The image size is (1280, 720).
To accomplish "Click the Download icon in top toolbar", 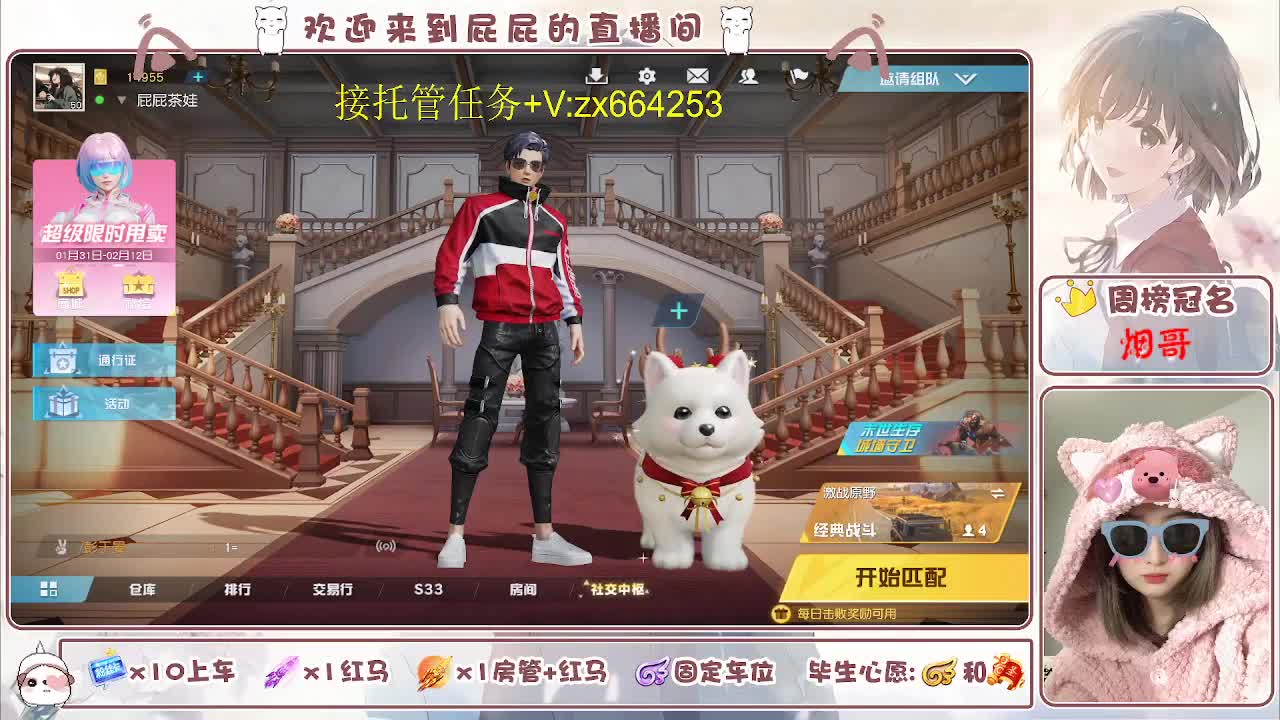I will click(596, 75).
